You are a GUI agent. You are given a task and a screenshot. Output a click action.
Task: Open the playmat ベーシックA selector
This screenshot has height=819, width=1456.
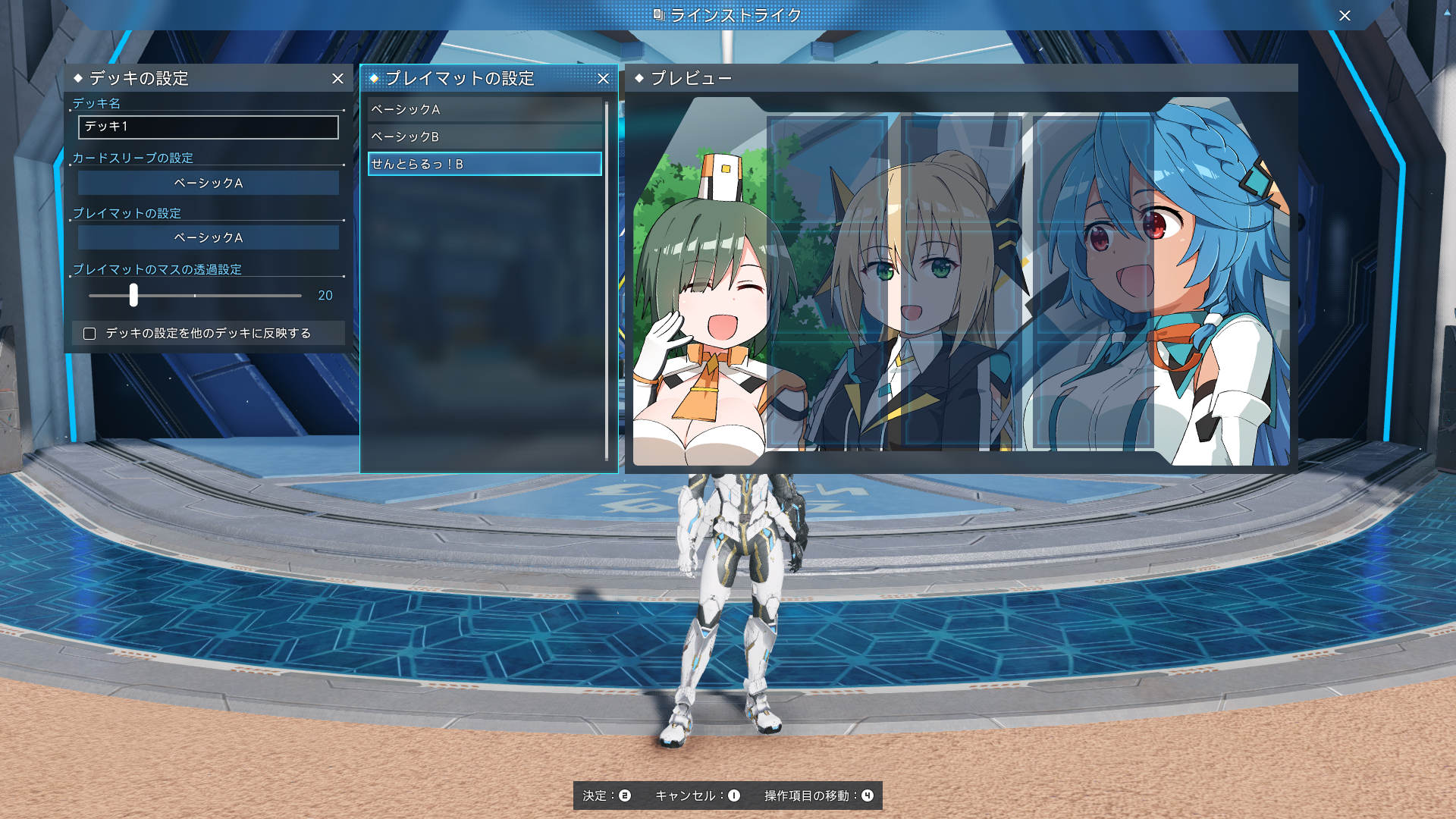pyautogui.click(x=208, y=238)
